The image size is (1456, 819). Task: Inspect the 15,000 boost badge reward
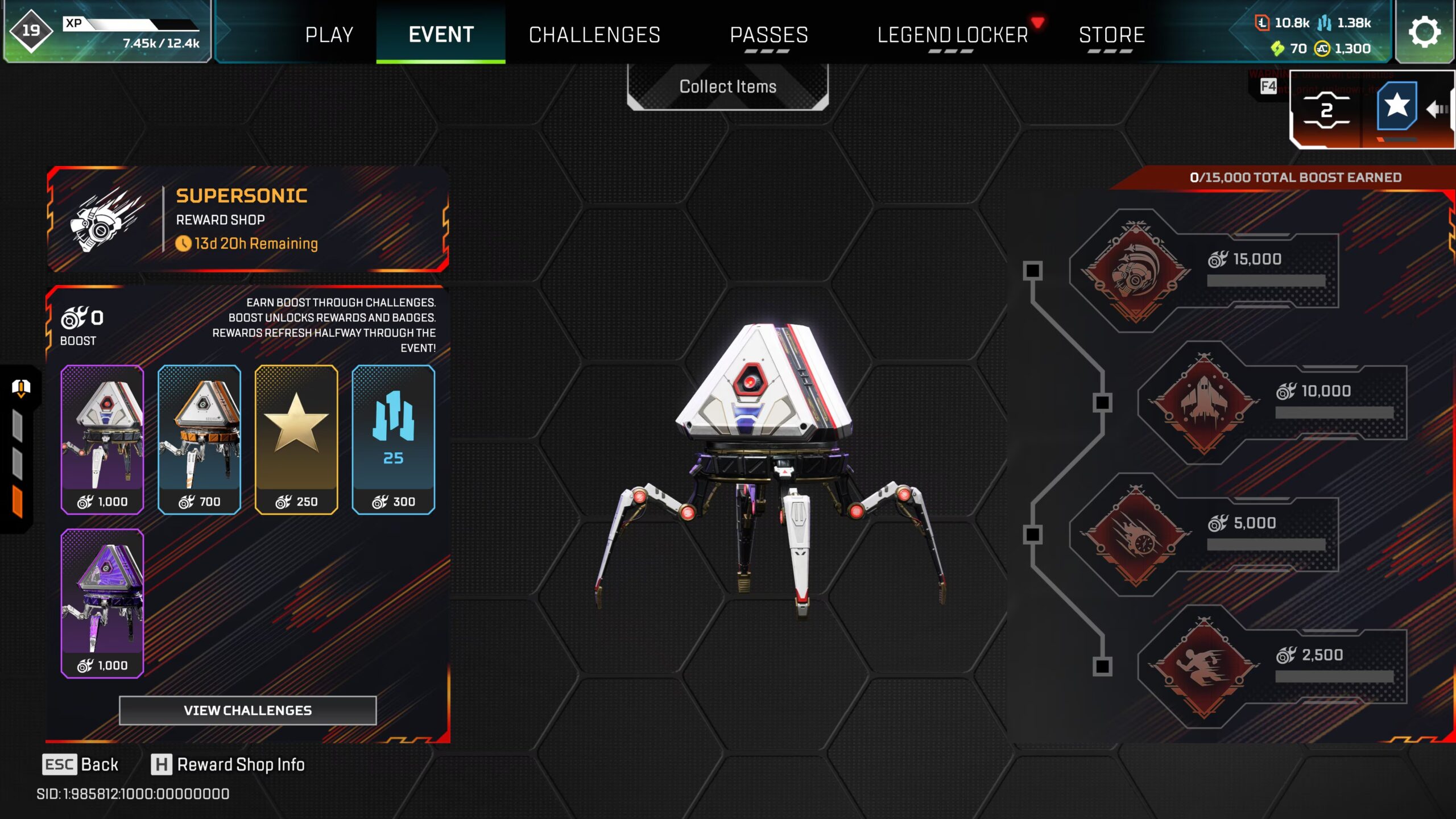1136,271
